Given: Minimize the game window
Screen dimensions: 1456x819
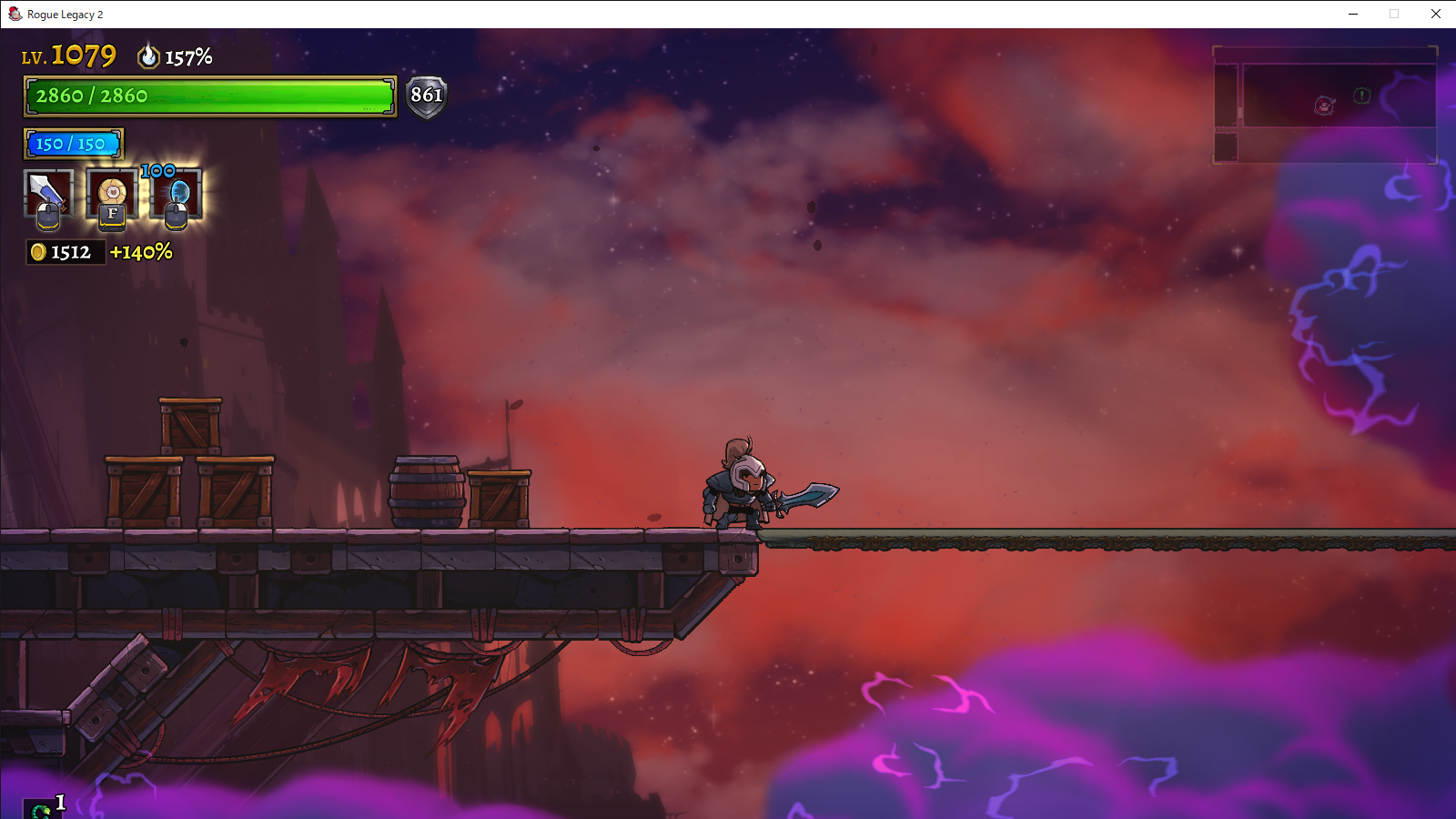Looking at the screenshot, I should [1353, 14].
